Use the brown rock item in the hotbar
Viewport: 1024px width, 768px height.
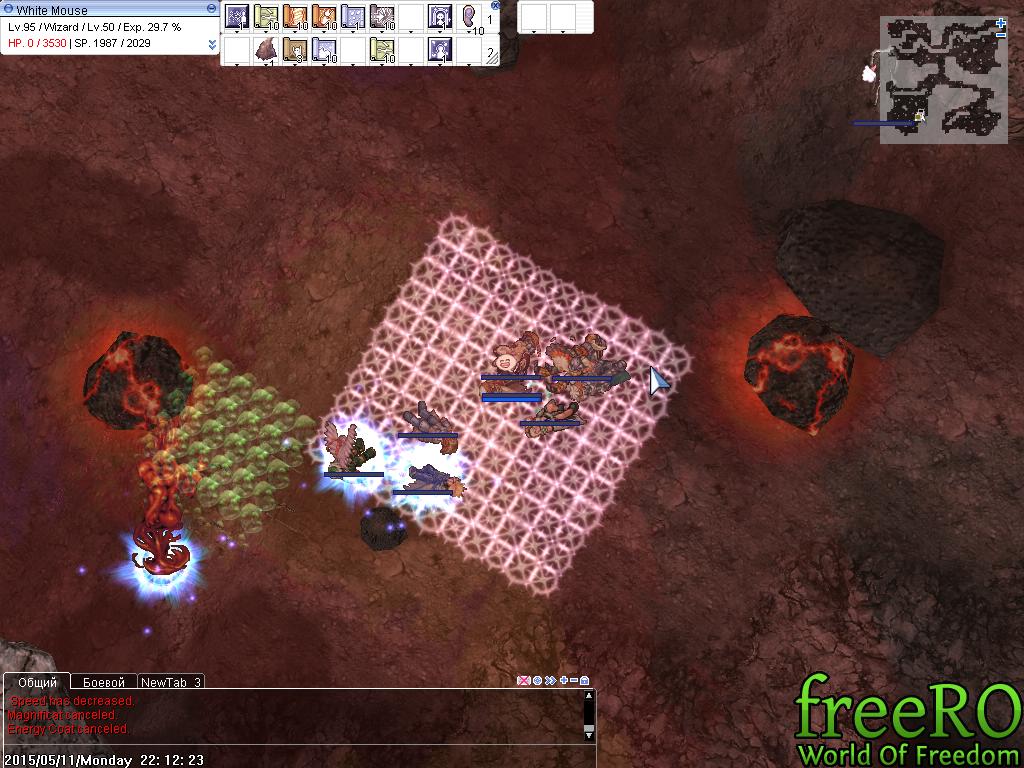coord(266,49)
